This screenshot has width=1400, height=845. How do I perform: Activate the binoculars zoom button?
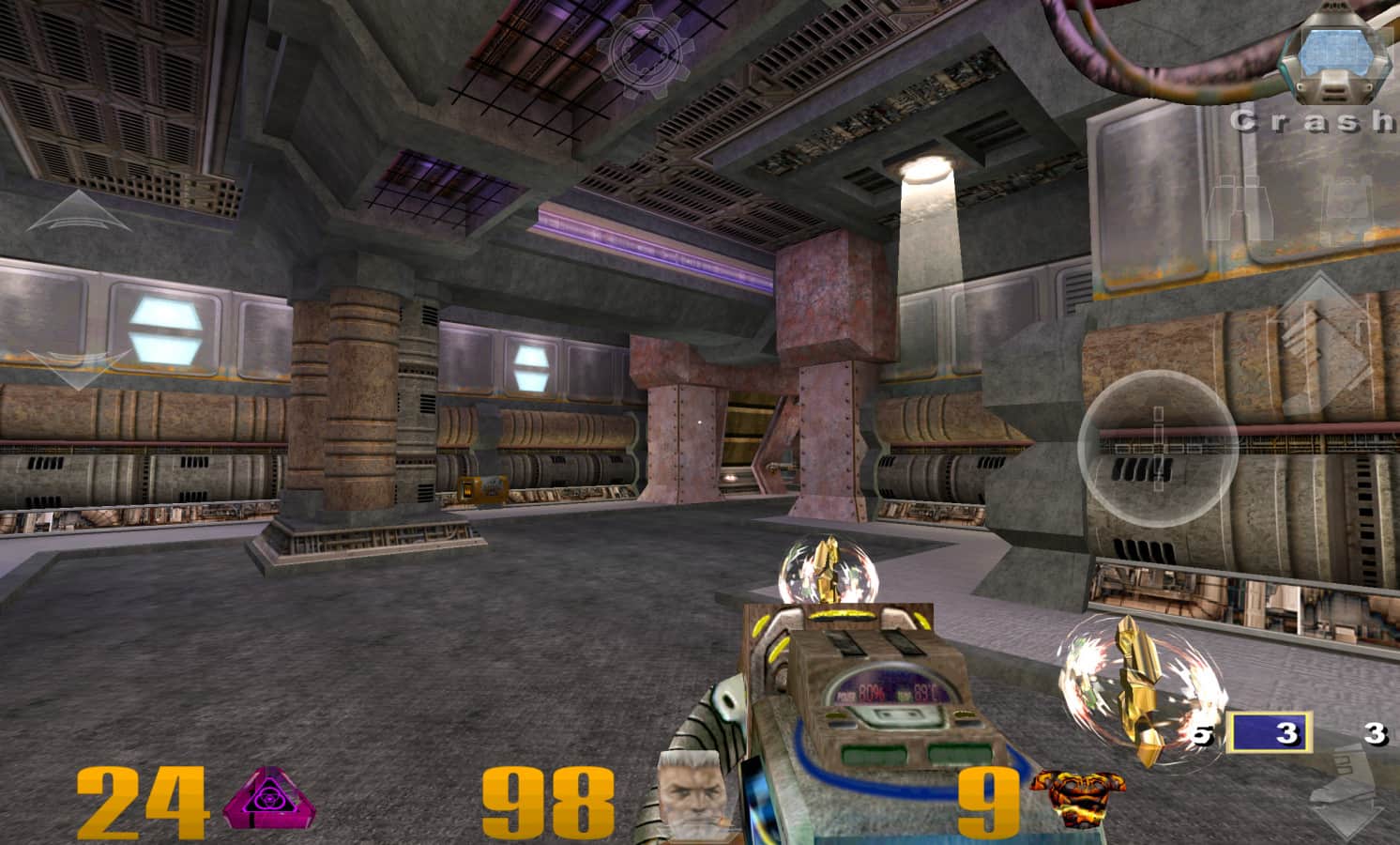(x=1240, y=208)
